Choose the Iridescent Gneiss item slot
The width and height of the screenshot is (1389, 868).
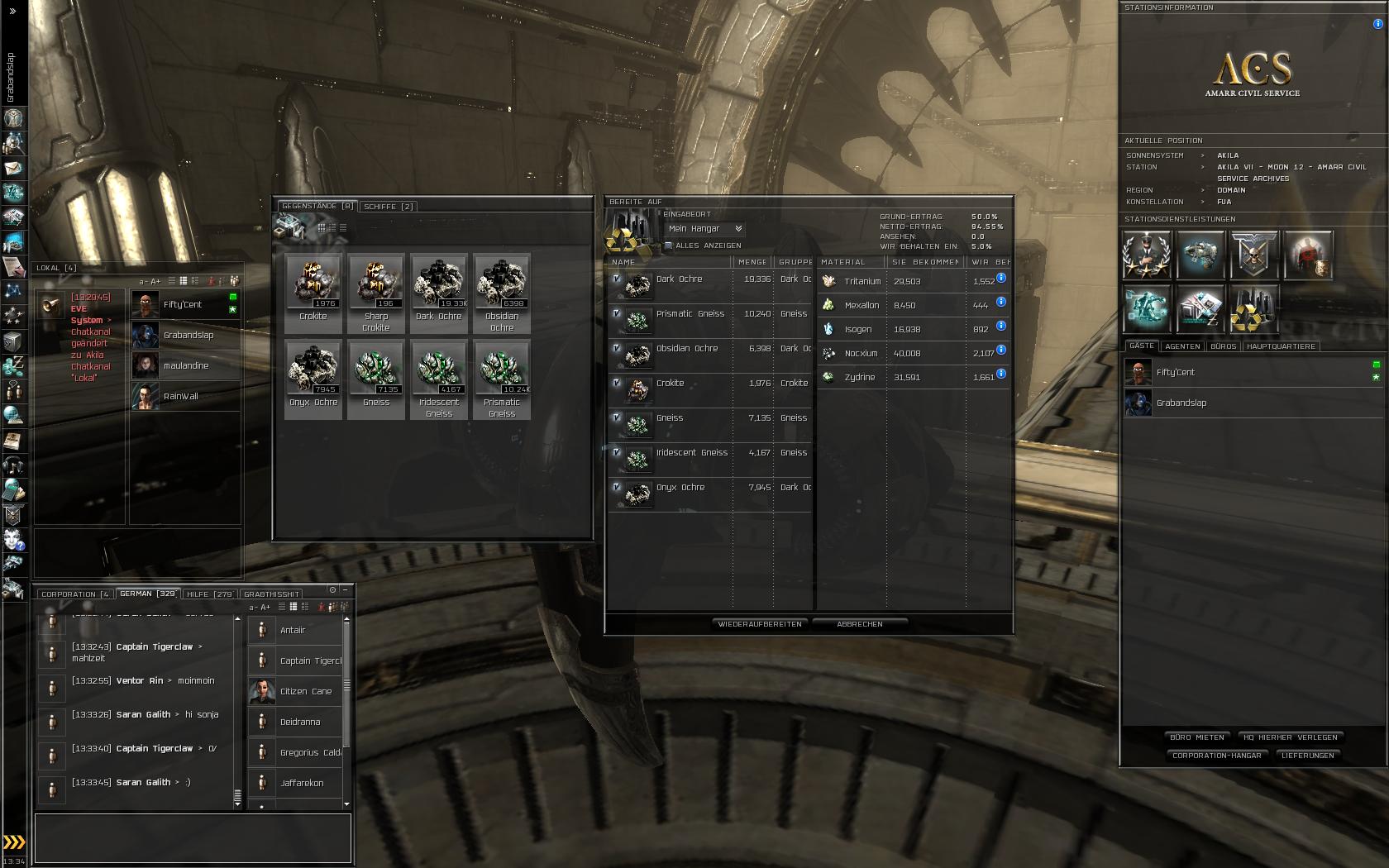439,379
